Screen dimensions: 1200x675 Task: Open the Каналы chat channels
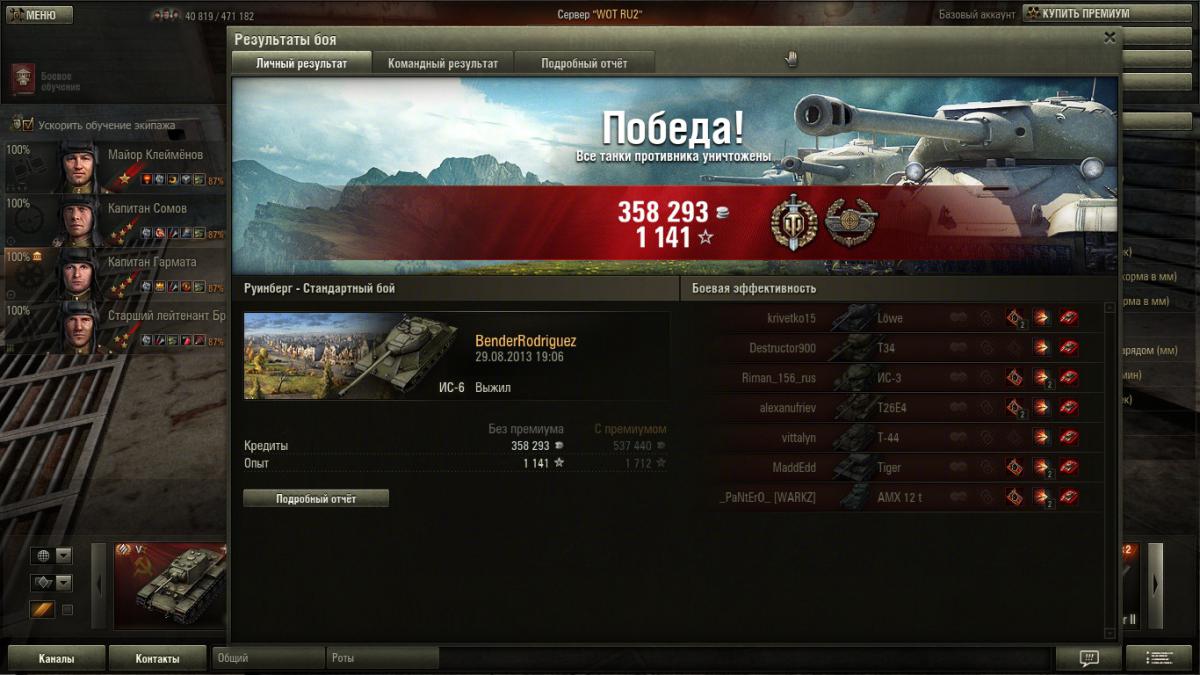point(56,659)
